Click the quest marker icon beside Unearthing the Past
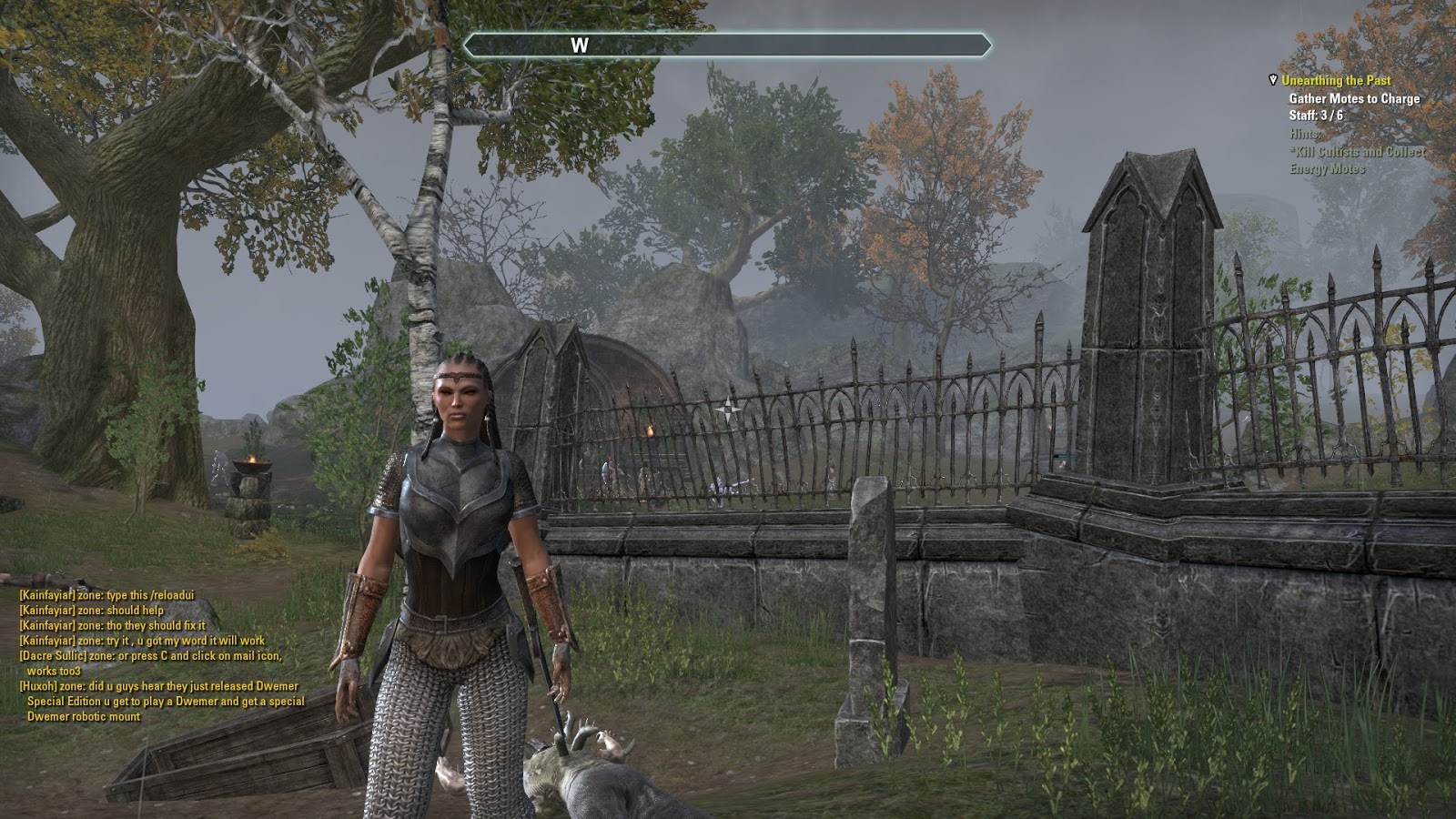This screenshot has height=819, width=1456. point(1272,81)
